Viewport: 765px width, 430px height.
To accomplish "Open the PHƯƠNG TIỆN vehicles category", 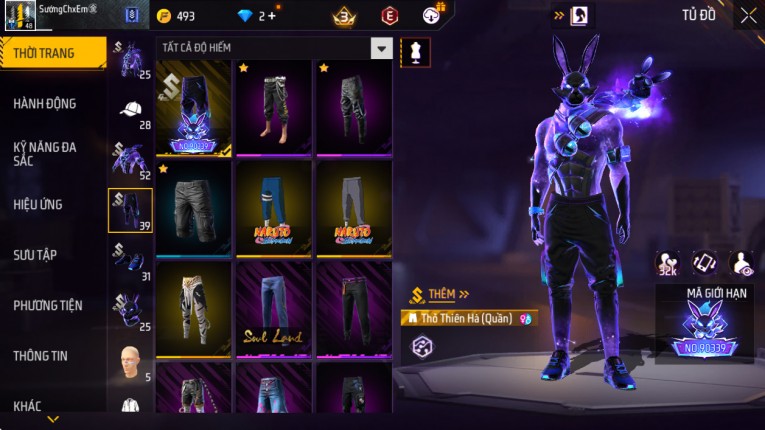I will 48,305.
